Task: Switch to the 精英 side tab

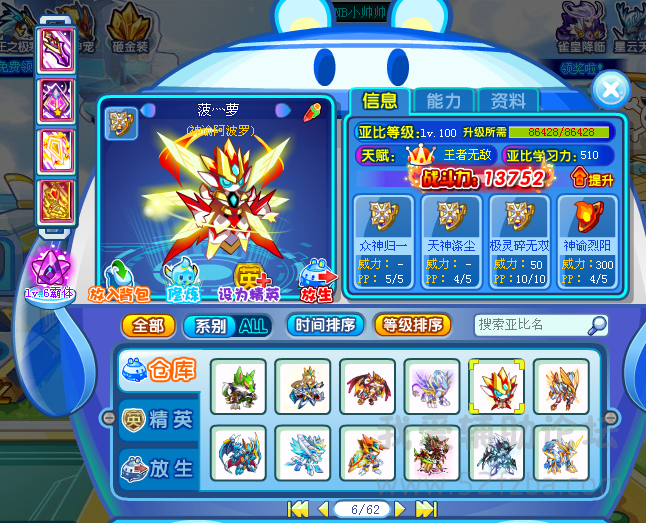Action: 158,420
